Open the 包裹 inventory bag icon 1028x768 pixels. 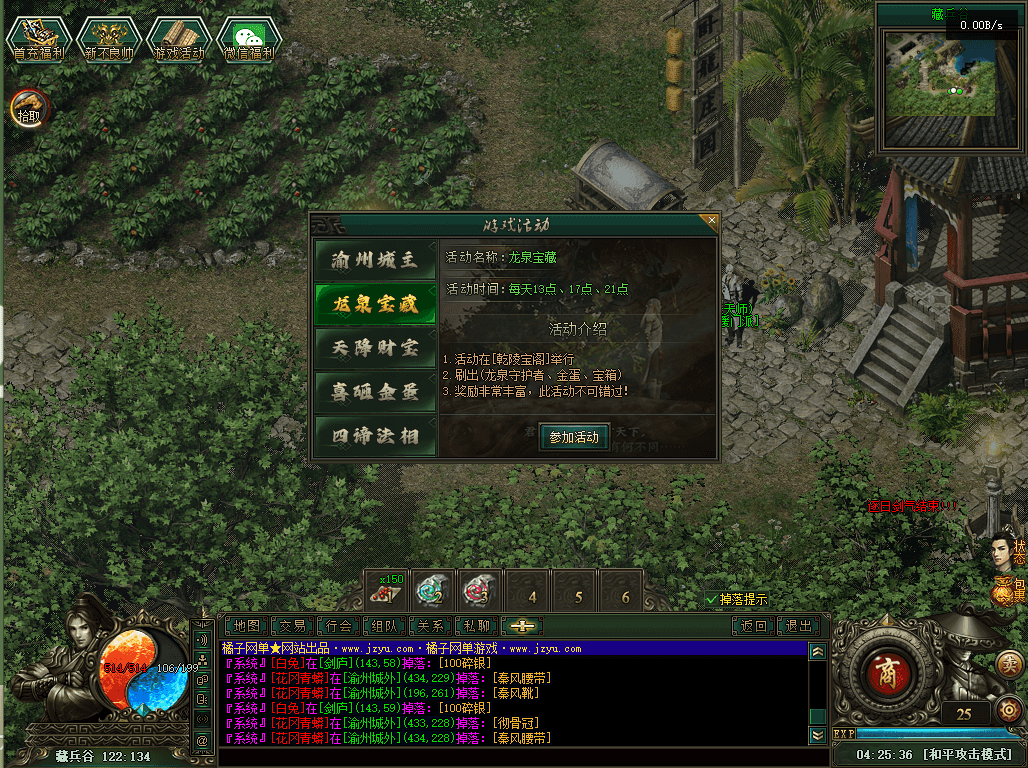point(1003,590)
